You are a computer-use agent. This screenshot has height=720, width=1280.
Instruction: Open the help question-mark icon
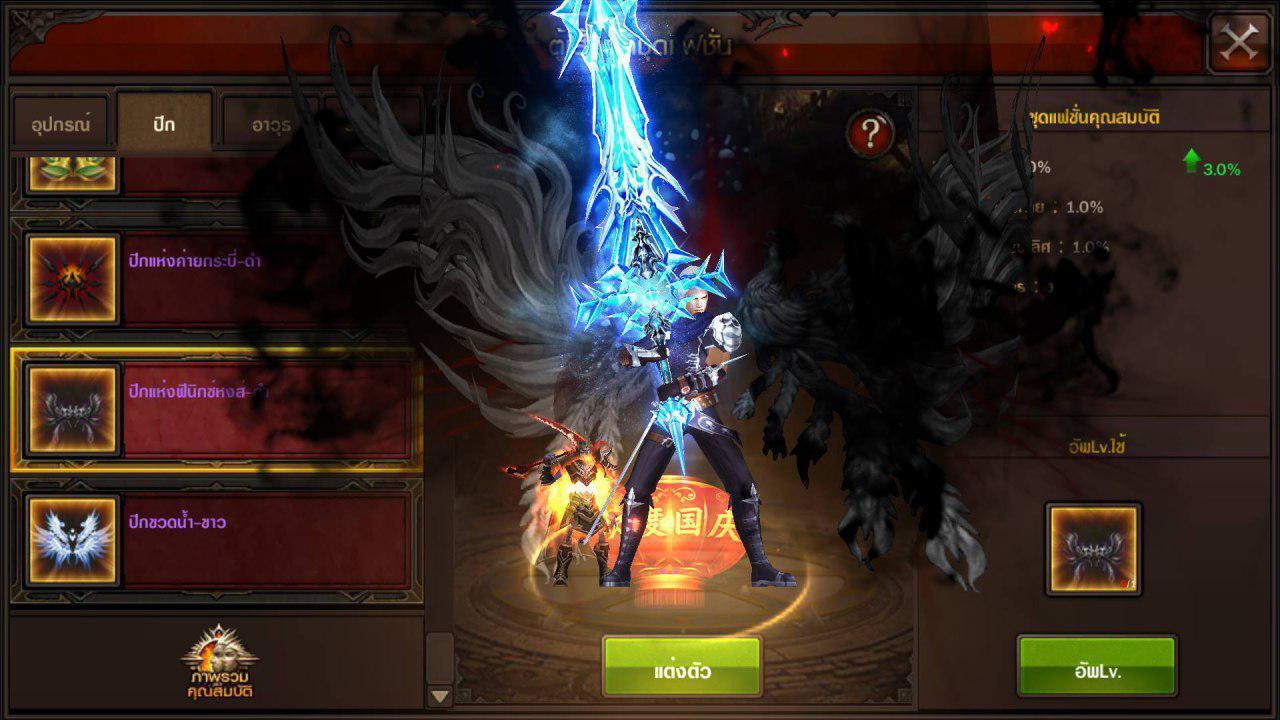872,131
